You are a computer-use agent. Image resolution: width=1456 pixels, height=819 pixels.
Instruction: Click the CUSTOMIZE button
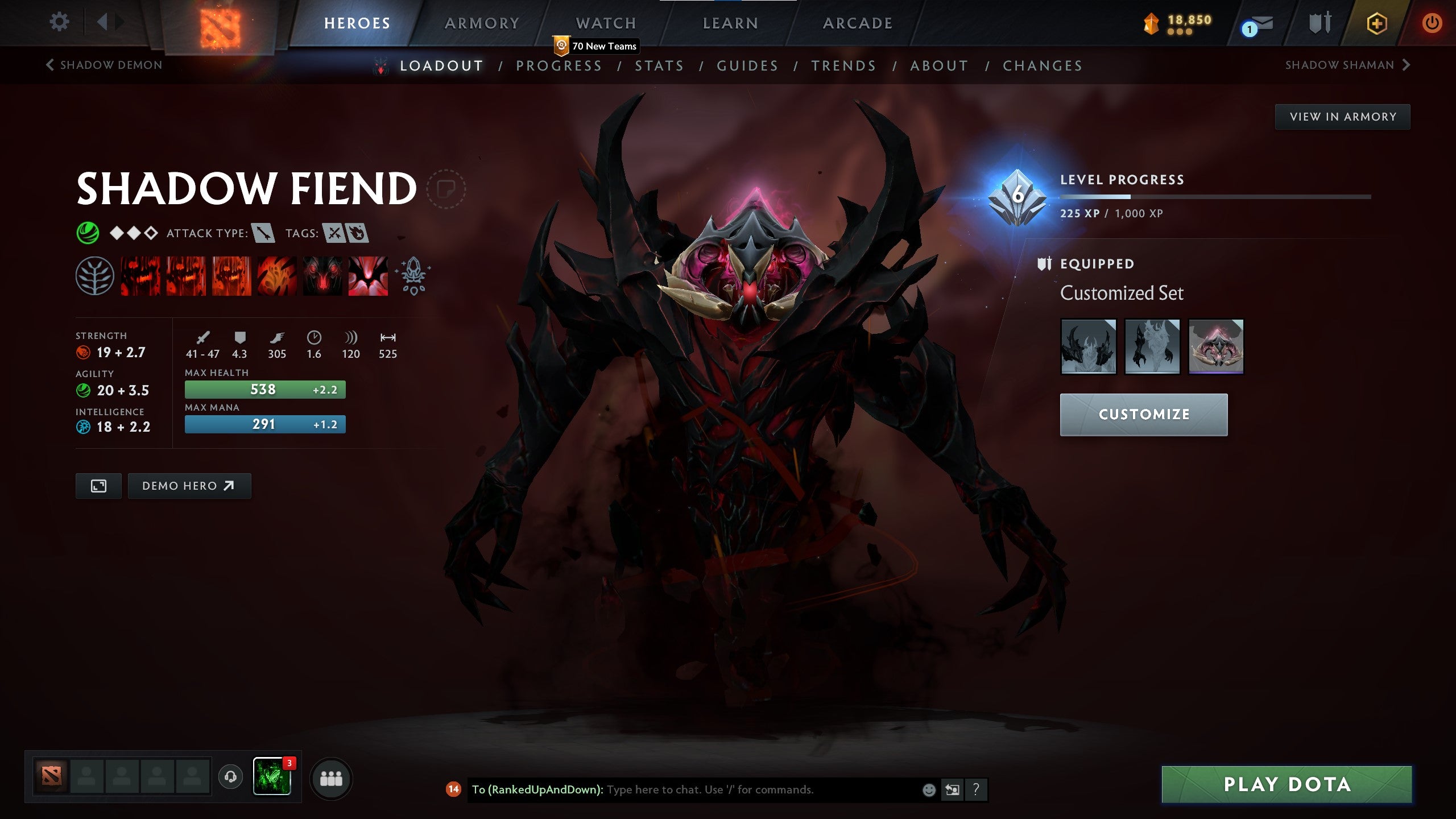coord(1144,414)
